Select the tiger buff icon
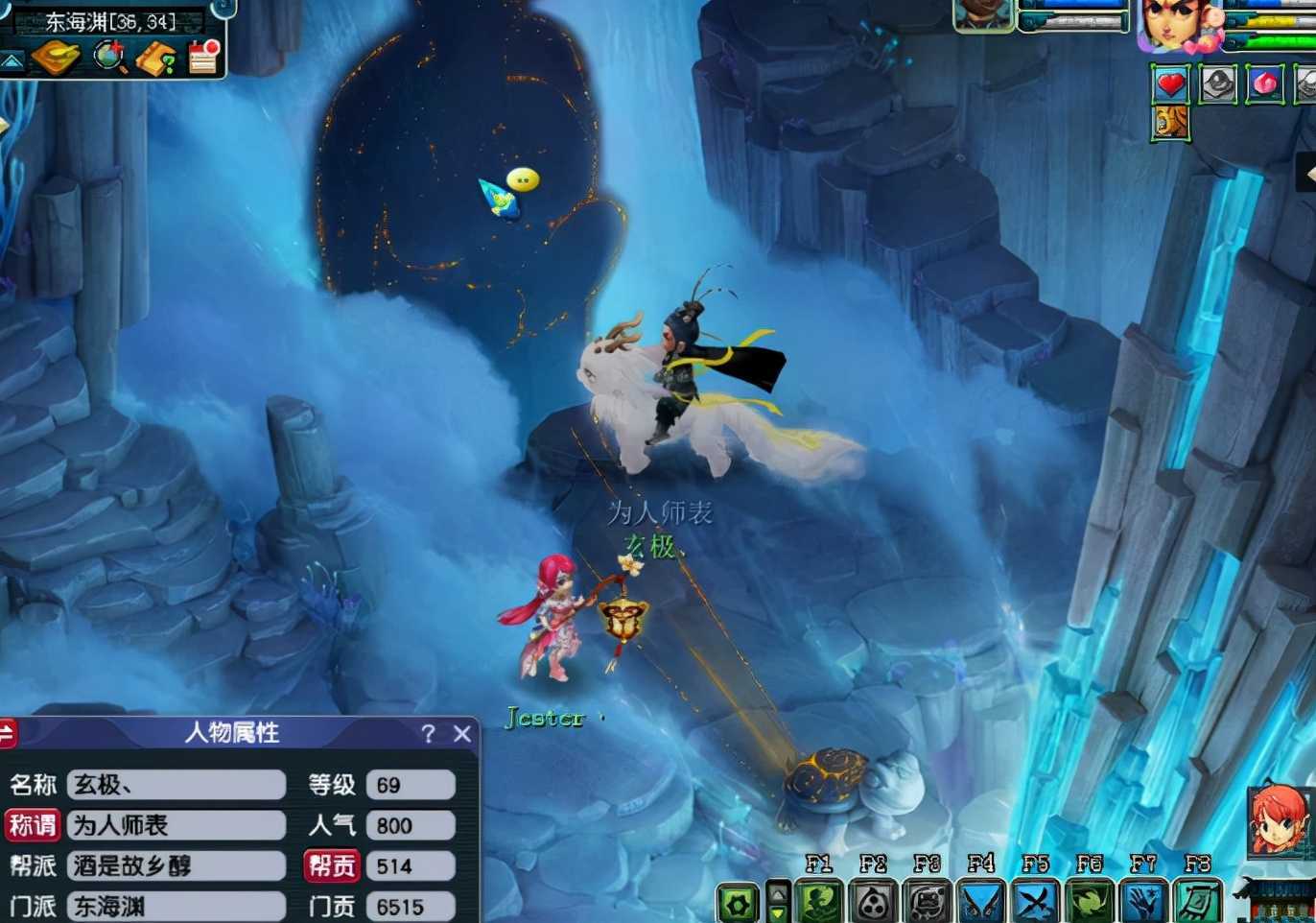 coord(1170,123)
